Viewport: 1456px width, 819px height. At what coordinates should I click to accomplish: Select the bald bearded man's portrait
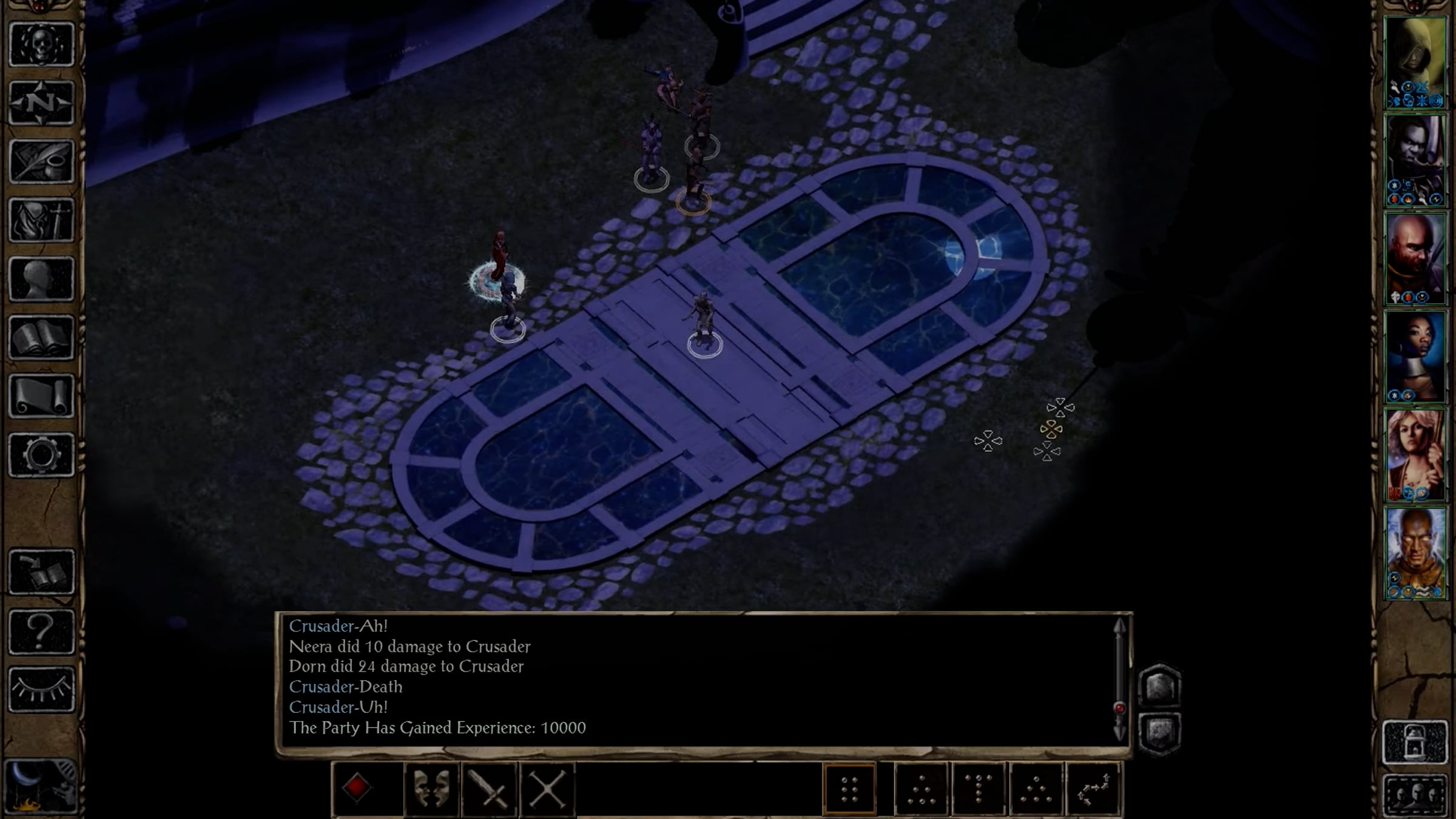click(1415, 259)
